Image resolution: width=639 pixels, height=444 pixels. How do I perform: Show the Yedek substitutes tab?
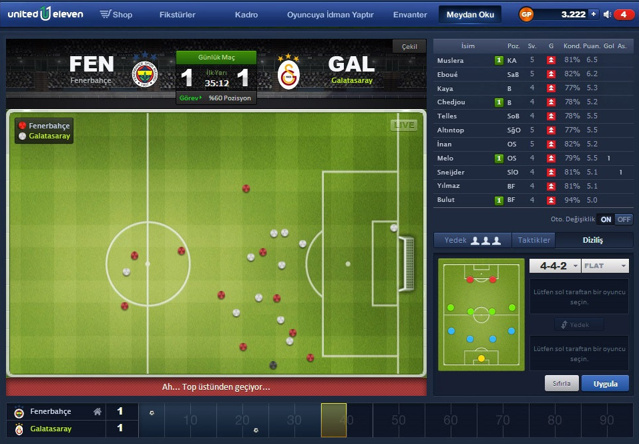click(472, 240)
